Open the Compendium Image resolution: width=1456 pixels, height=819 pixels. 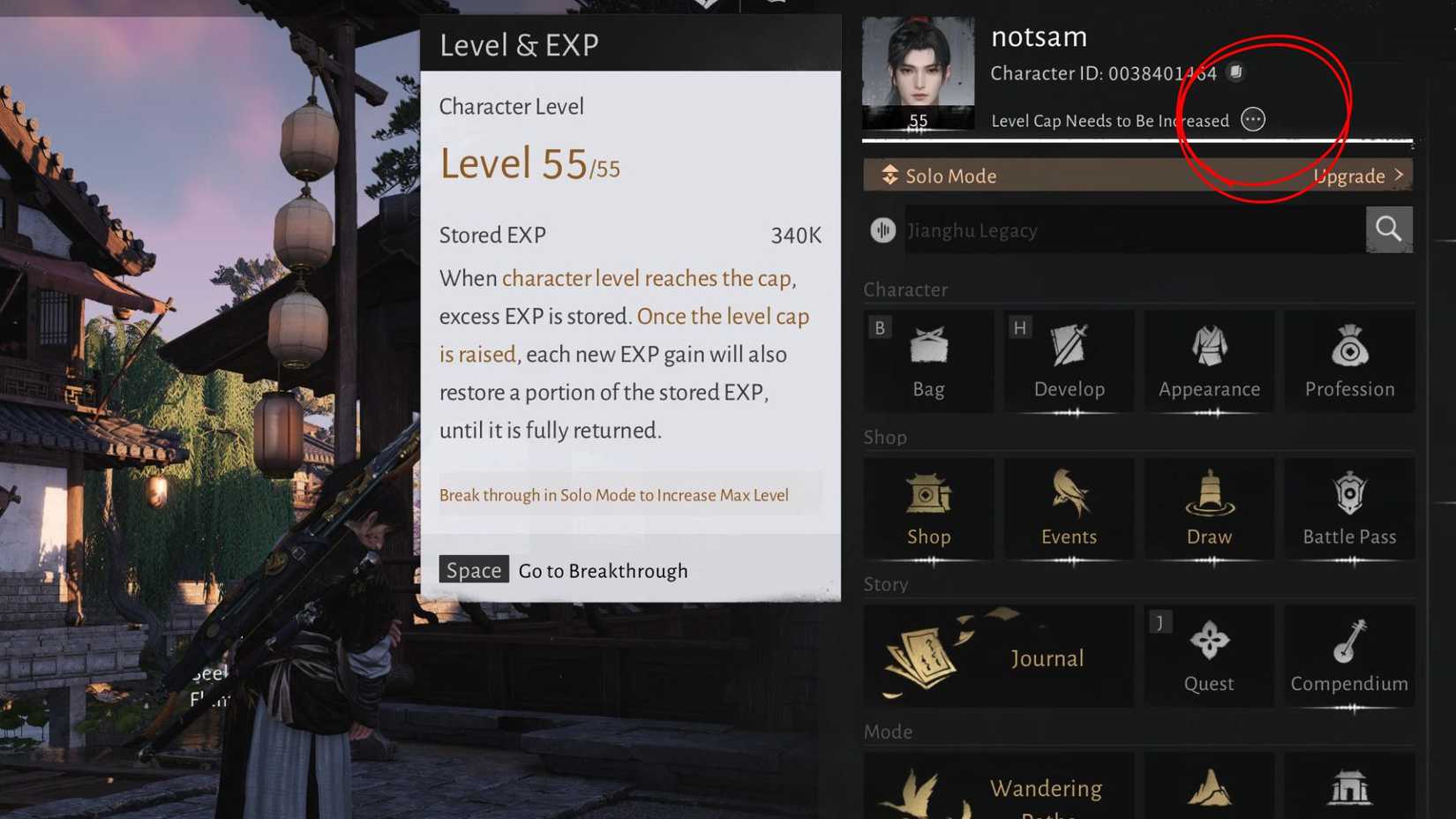tap(1348, 656)
